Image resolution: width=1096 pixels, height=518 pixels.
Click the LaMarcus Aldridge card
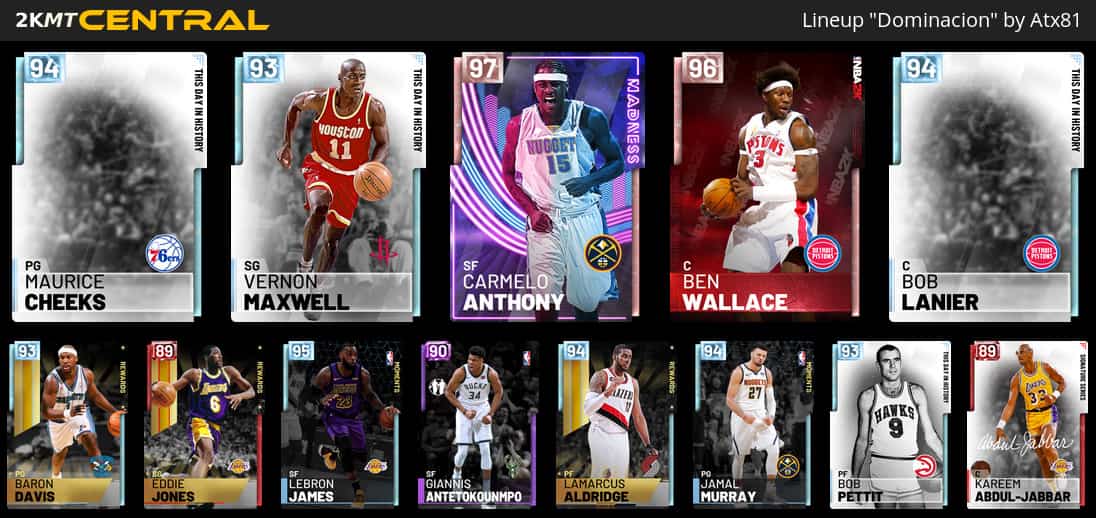coord(615,424)
